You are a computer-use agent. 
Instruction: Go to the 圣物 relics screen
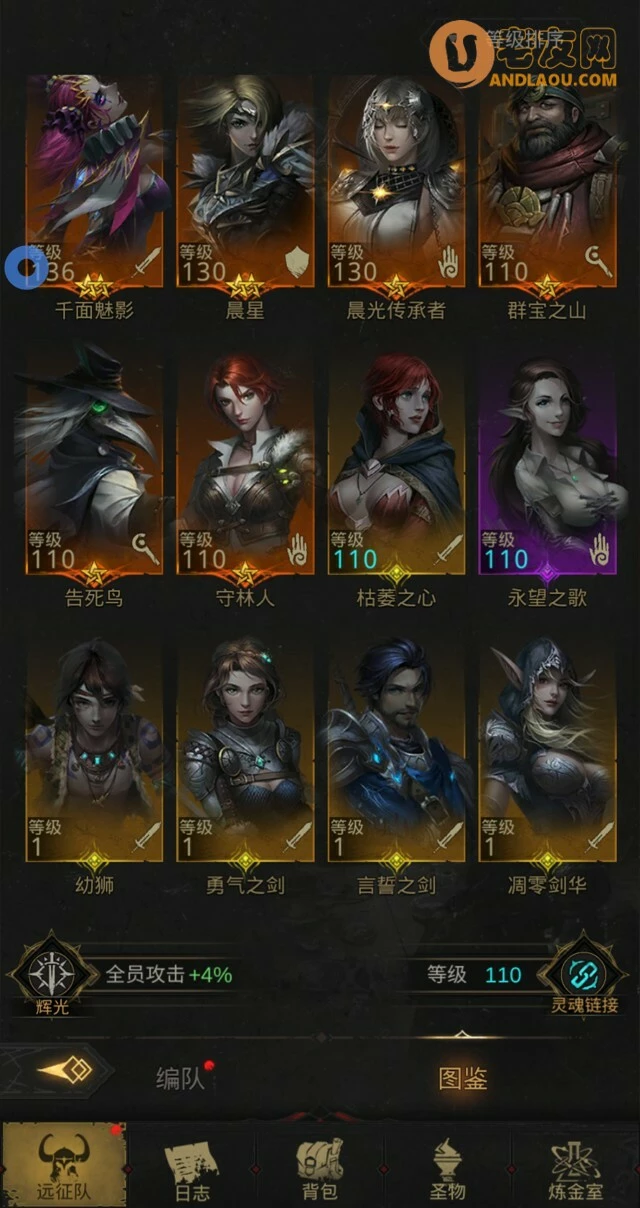point(448,1166)
